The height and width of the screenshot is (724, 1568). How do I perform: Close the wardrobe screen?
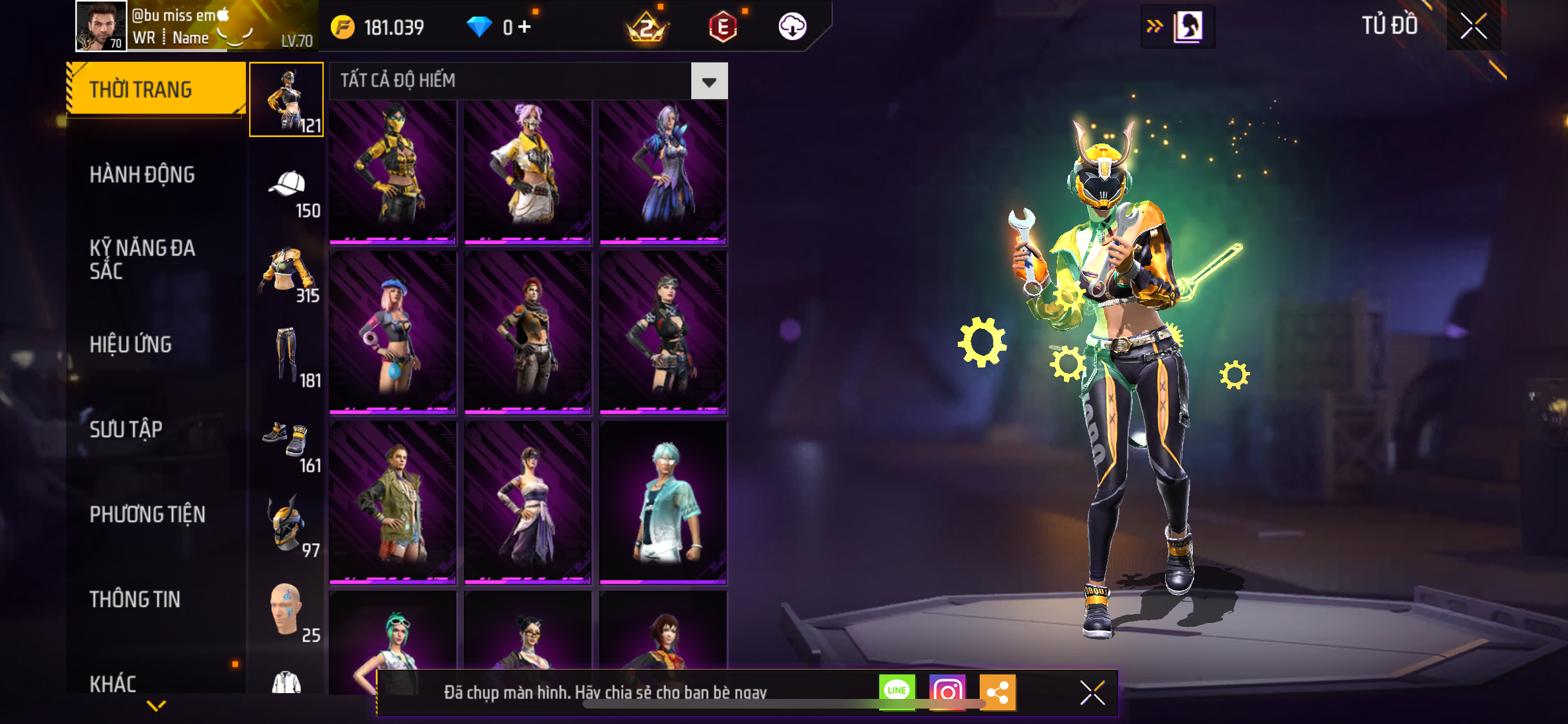click(1473, 26)
